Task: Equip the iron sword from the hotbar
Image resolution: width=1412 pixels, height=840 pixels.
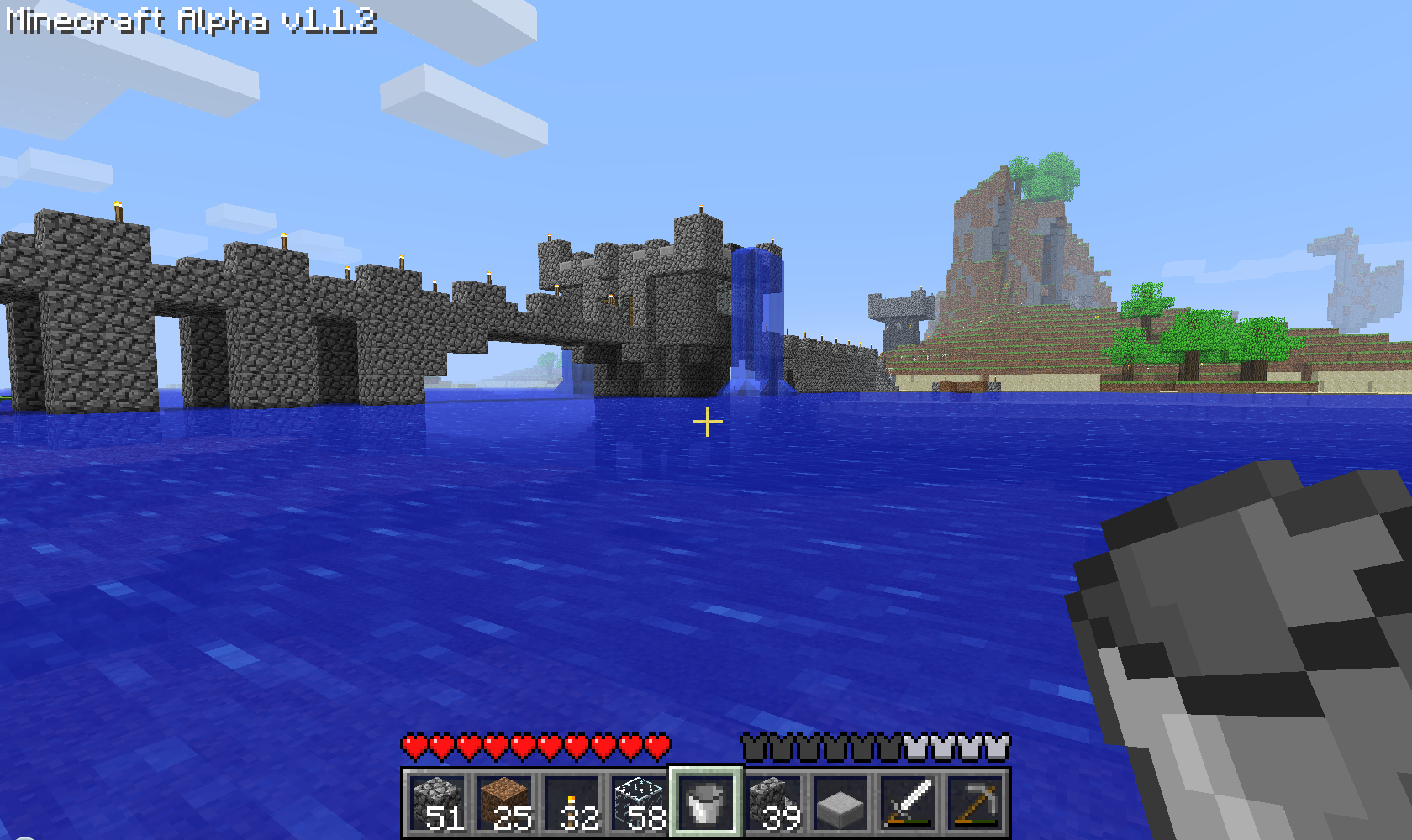Action: pyautogui.click(x=908, y=802)
